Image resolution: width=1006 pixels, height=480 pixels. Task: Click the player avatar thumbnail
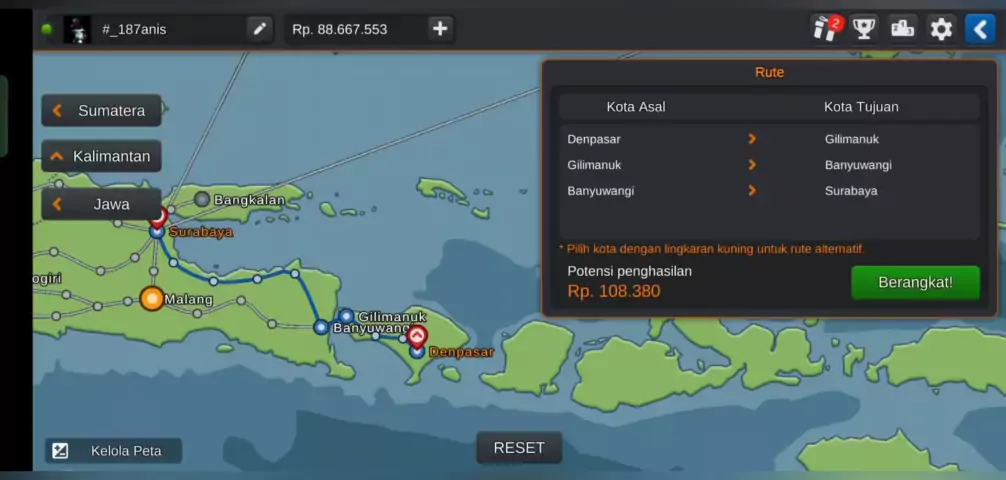coord(77,29)
